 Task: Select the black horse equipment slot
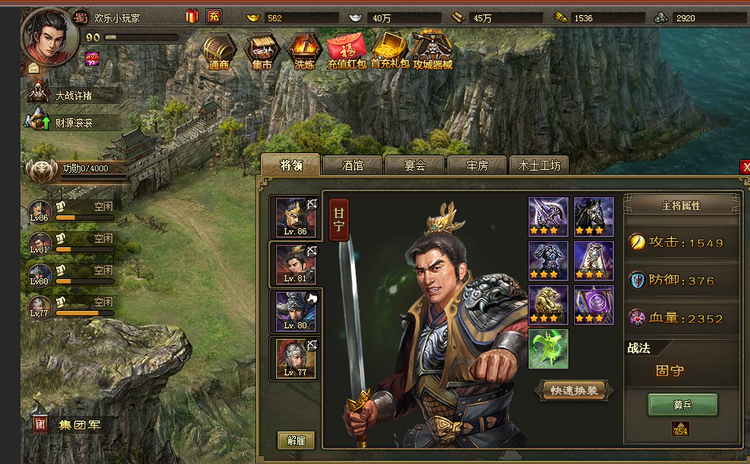[x=594, y=216]
